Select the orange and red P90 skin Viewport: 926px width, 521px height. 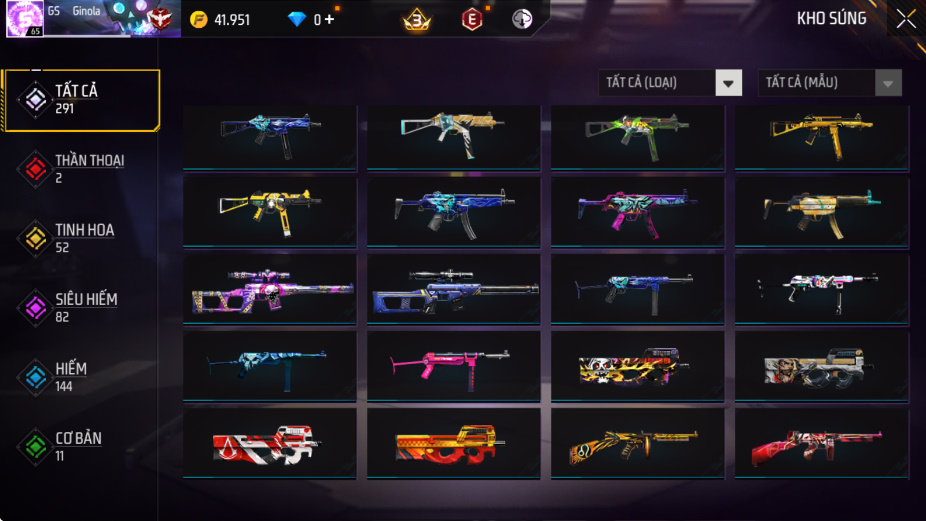(454, 443)
